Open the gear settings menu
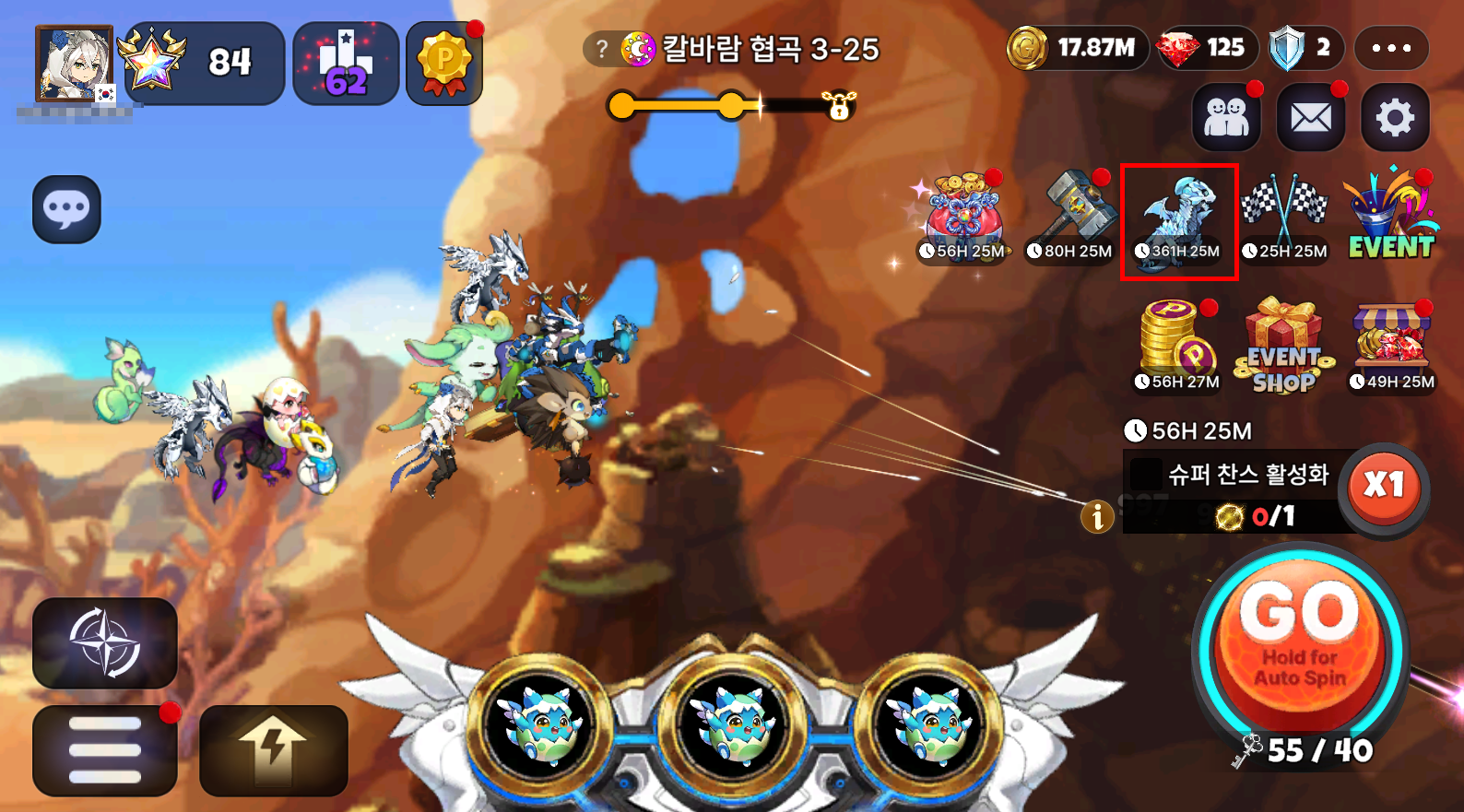This screenshot has height=812, width=1464. [x=1395, y=117]
